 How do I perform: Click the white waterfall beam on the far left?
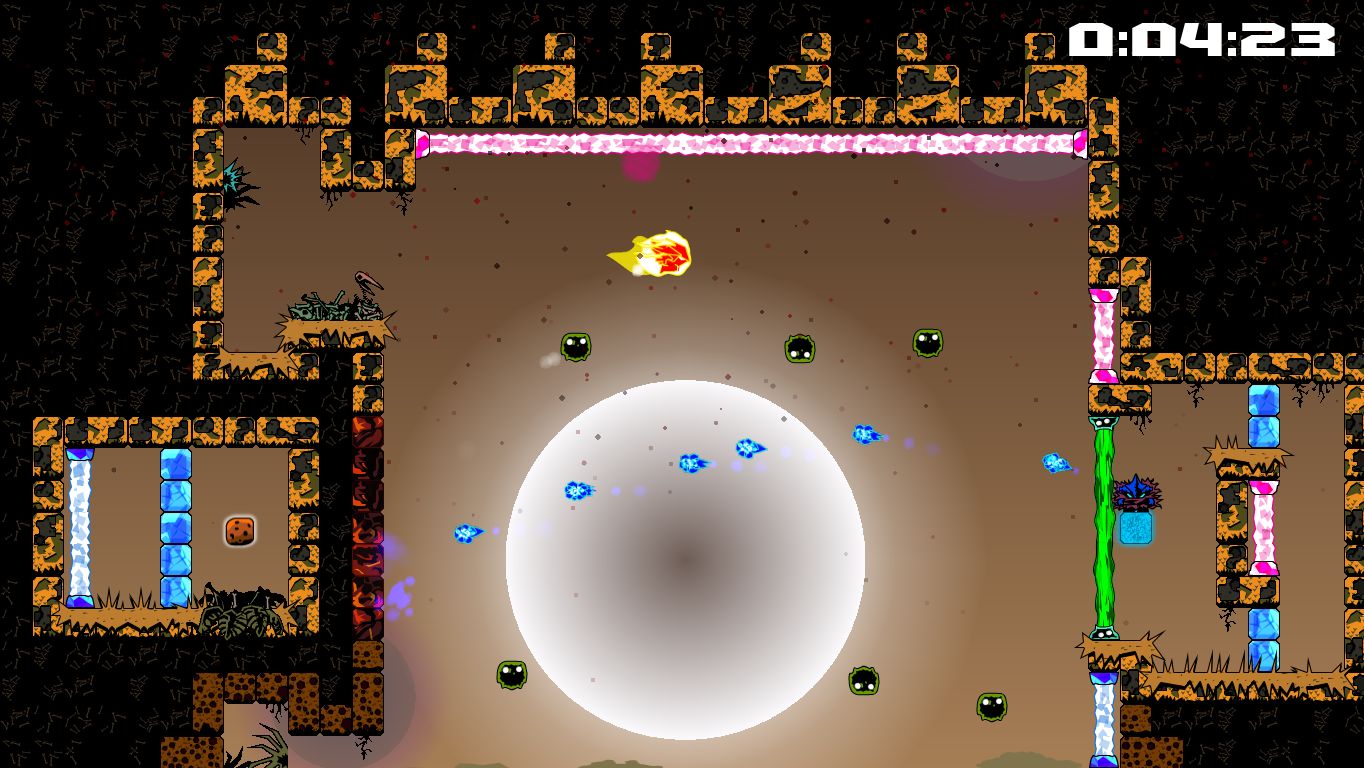[82, 530]
